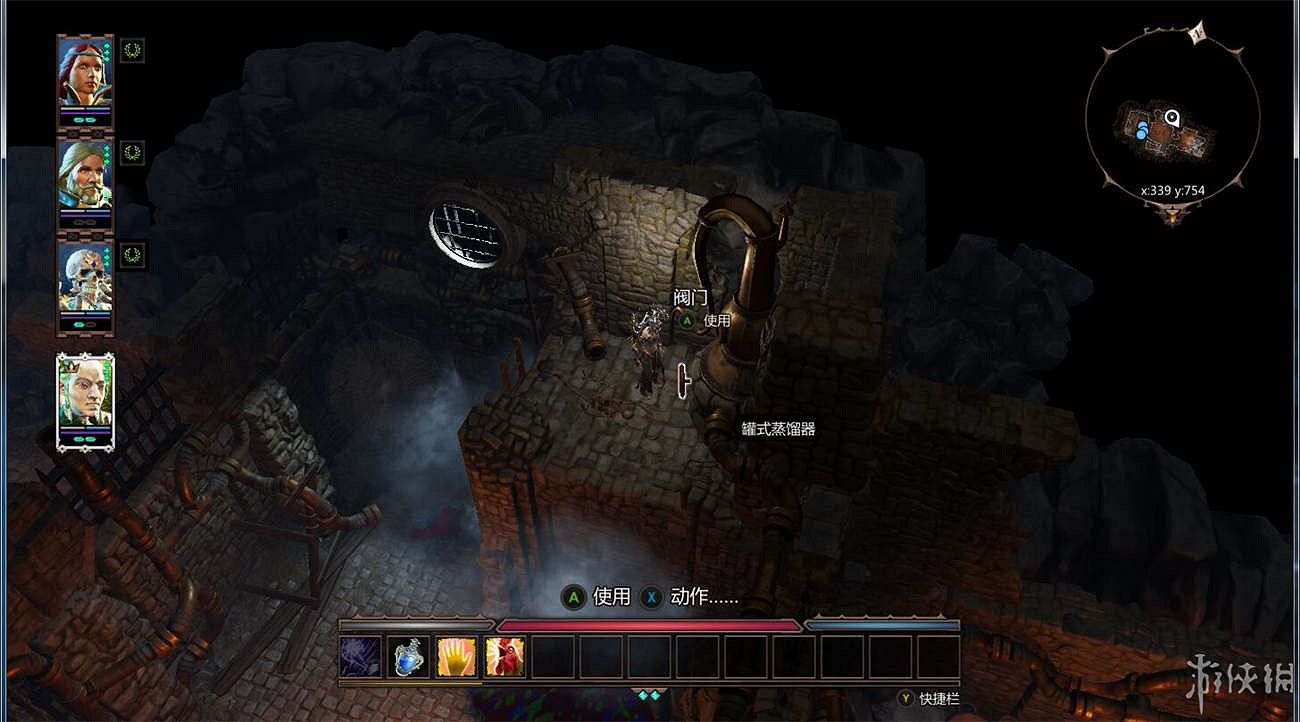Select the bearded old man portrait

(x=85, y=174)
